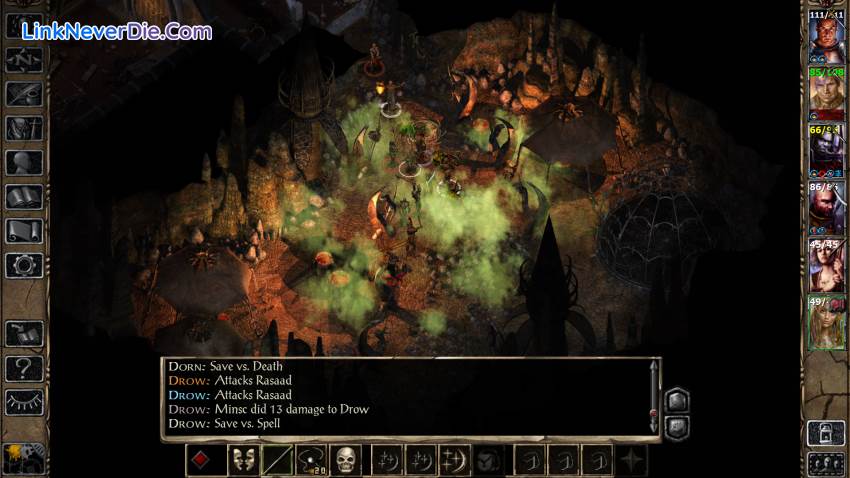Select the quarterstaff weapon slot
The width and height of the screenshot is (850, 478).
coord(277,460)
